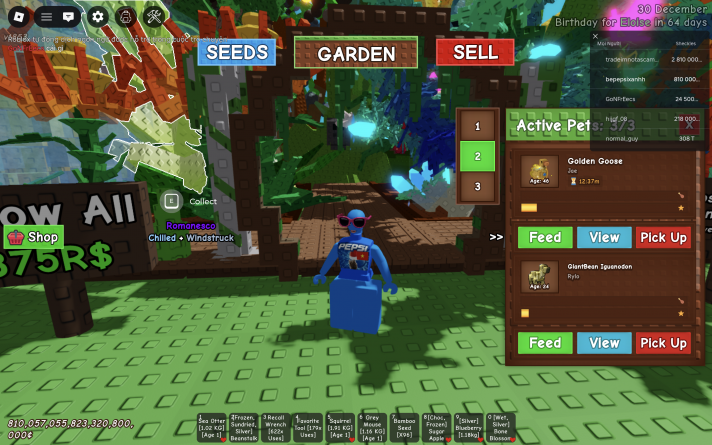Open the Roblox main menu
The image size is (712, 445).
click(19, 17)
